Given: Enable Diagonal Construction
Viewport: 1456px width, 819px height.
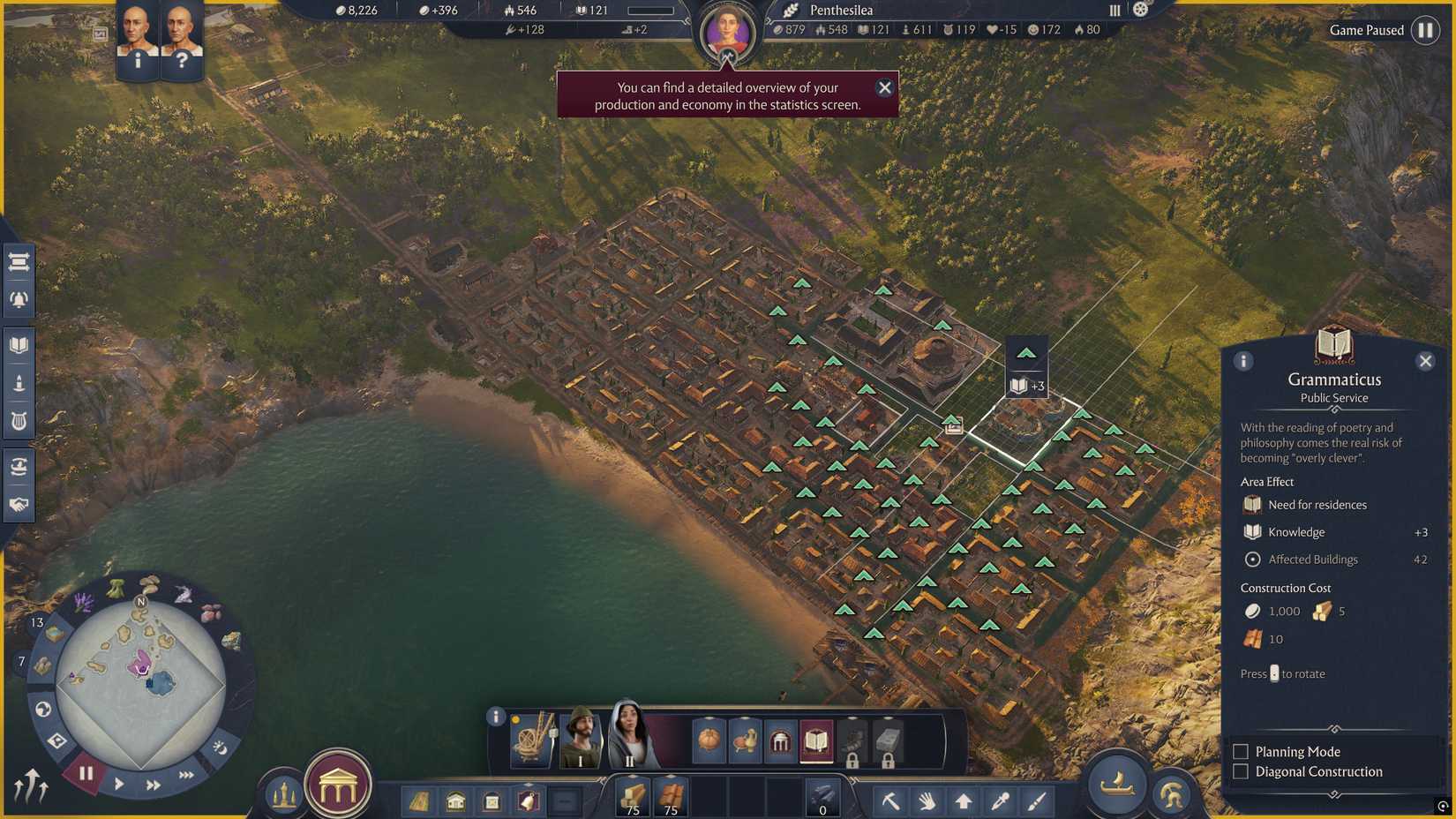Looking at the screenshot, I should [1240, 771].
